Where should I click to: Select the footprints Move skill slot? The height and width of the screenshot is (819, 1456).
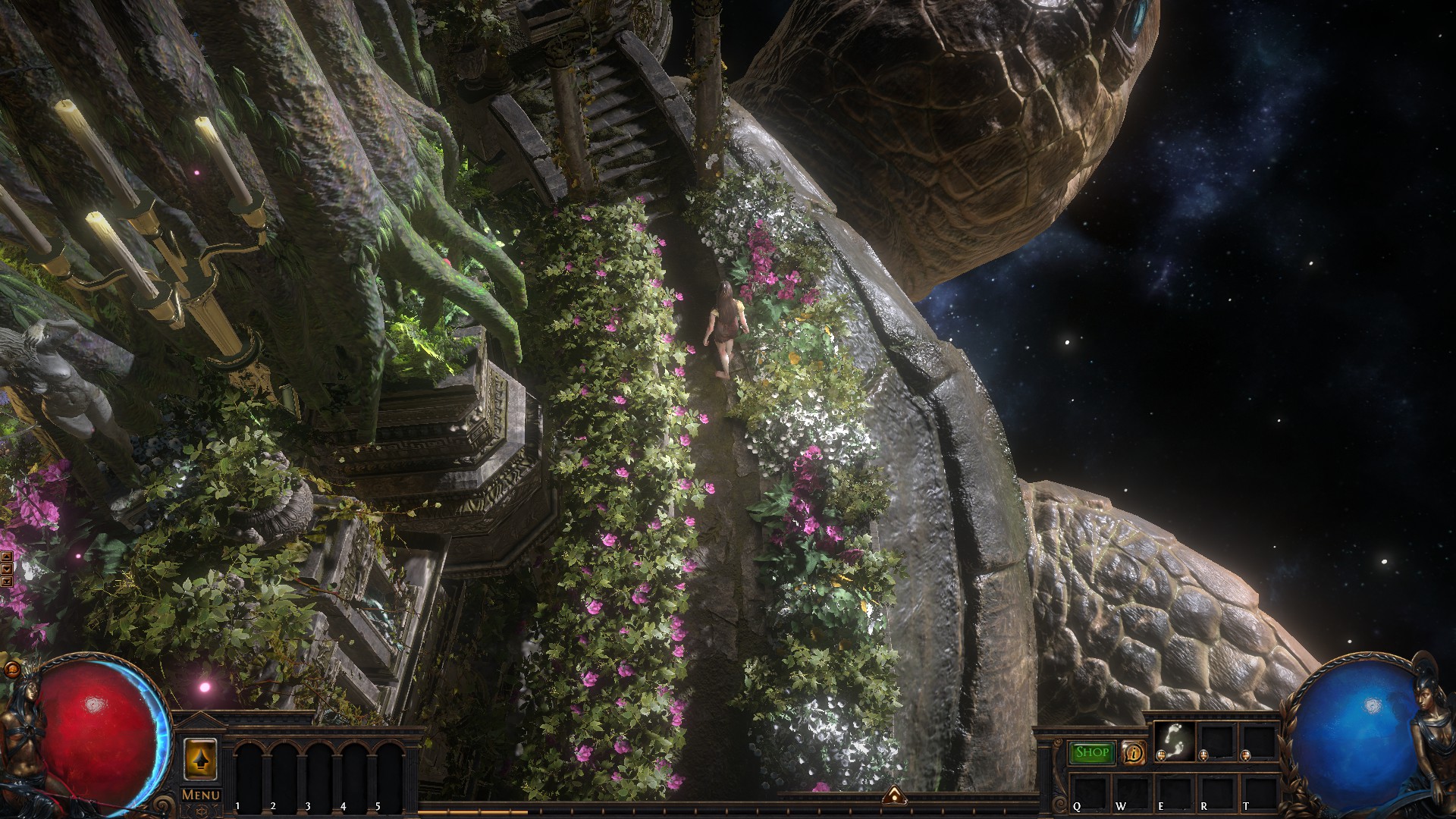click(x=1174, y=741)
